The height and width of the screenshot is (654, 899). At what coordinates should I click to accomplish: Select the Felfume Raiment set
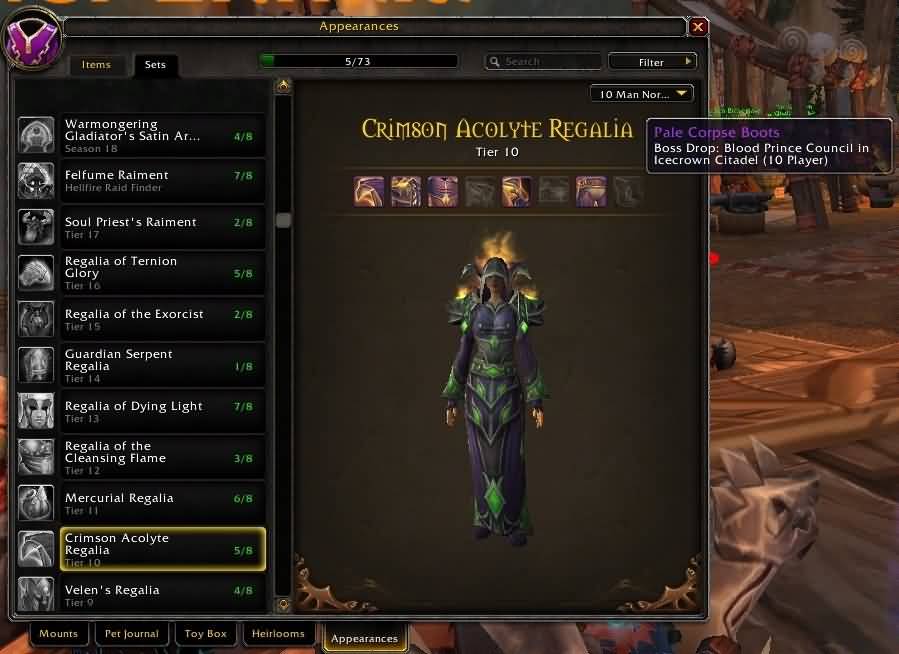pos(142,181)
